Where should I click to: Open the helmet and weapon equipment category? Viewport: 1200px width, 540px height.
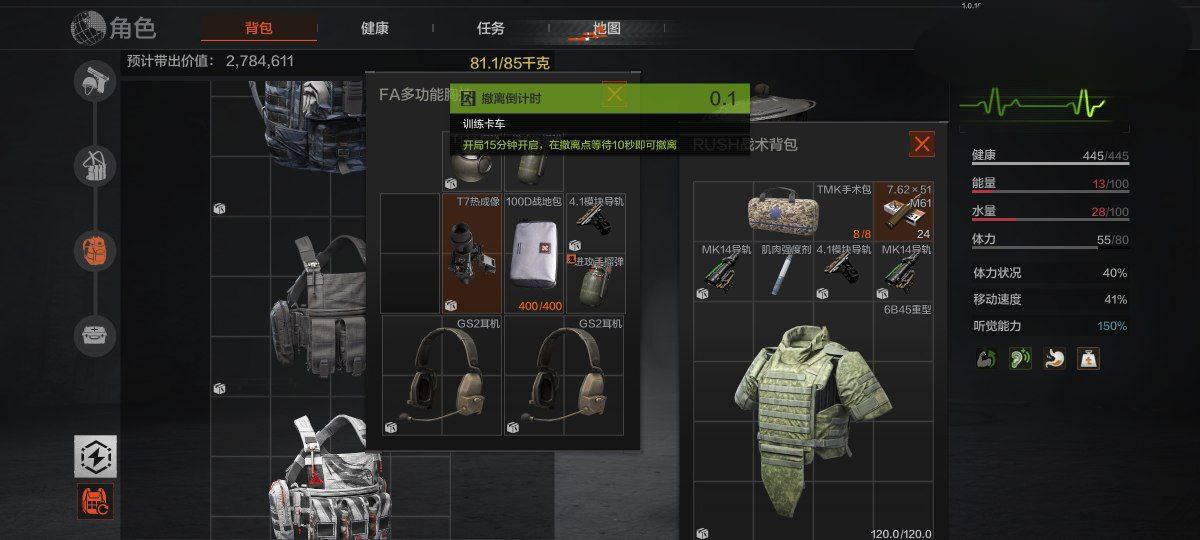click(x=95, y=82)
